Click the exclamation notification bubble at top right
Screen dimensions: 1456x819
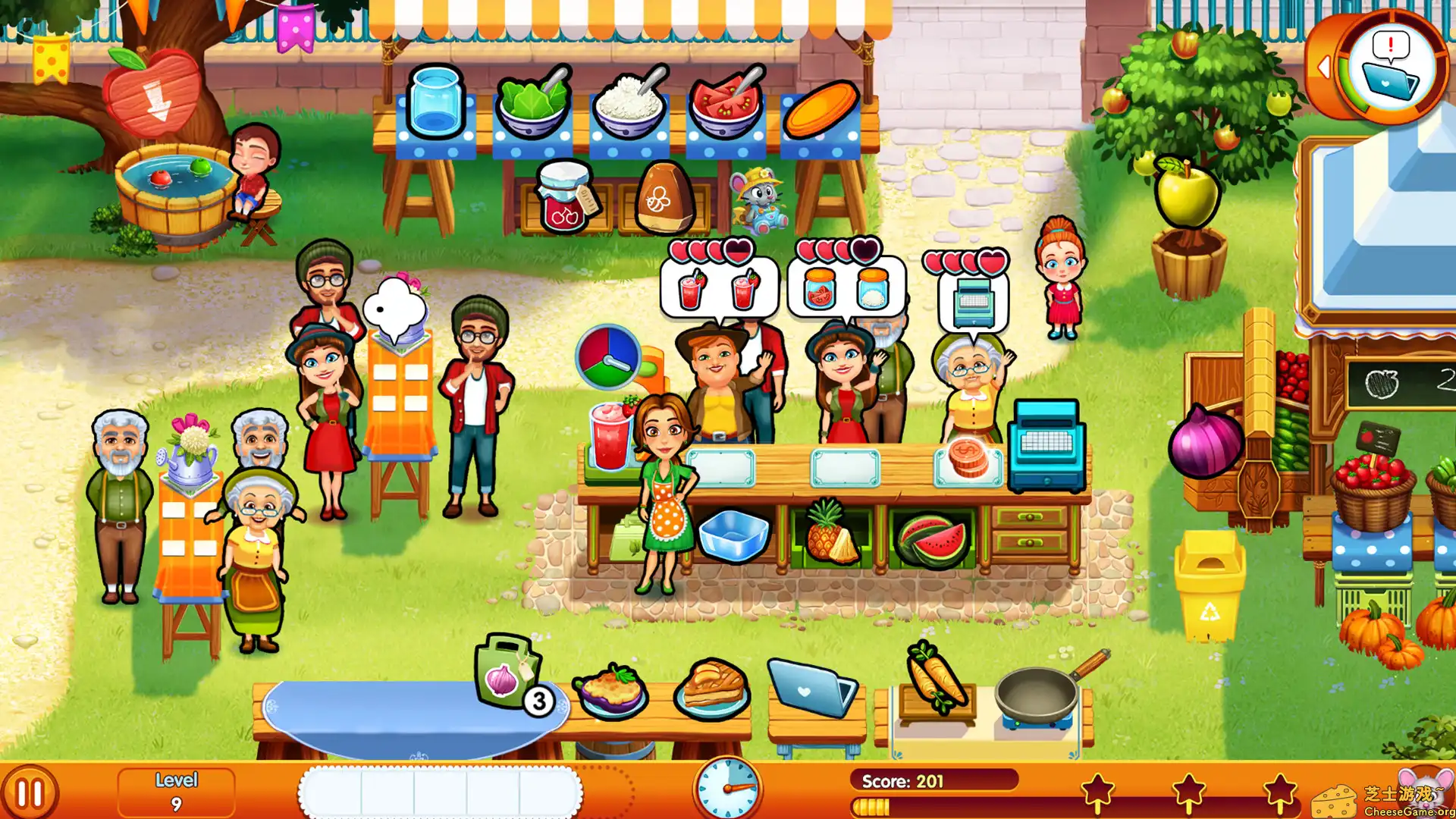coord(1389,45)
